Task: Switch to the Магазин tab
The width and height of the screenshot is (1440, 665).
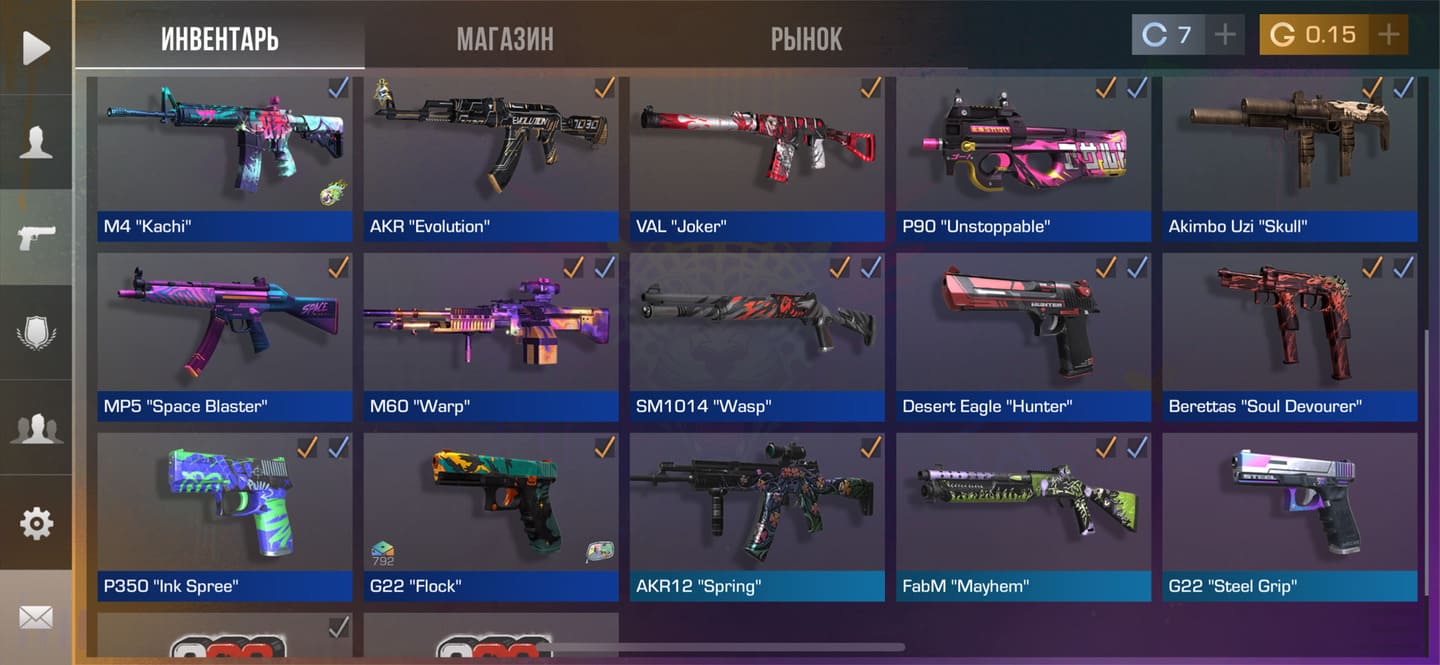Action: click(505, 39)
